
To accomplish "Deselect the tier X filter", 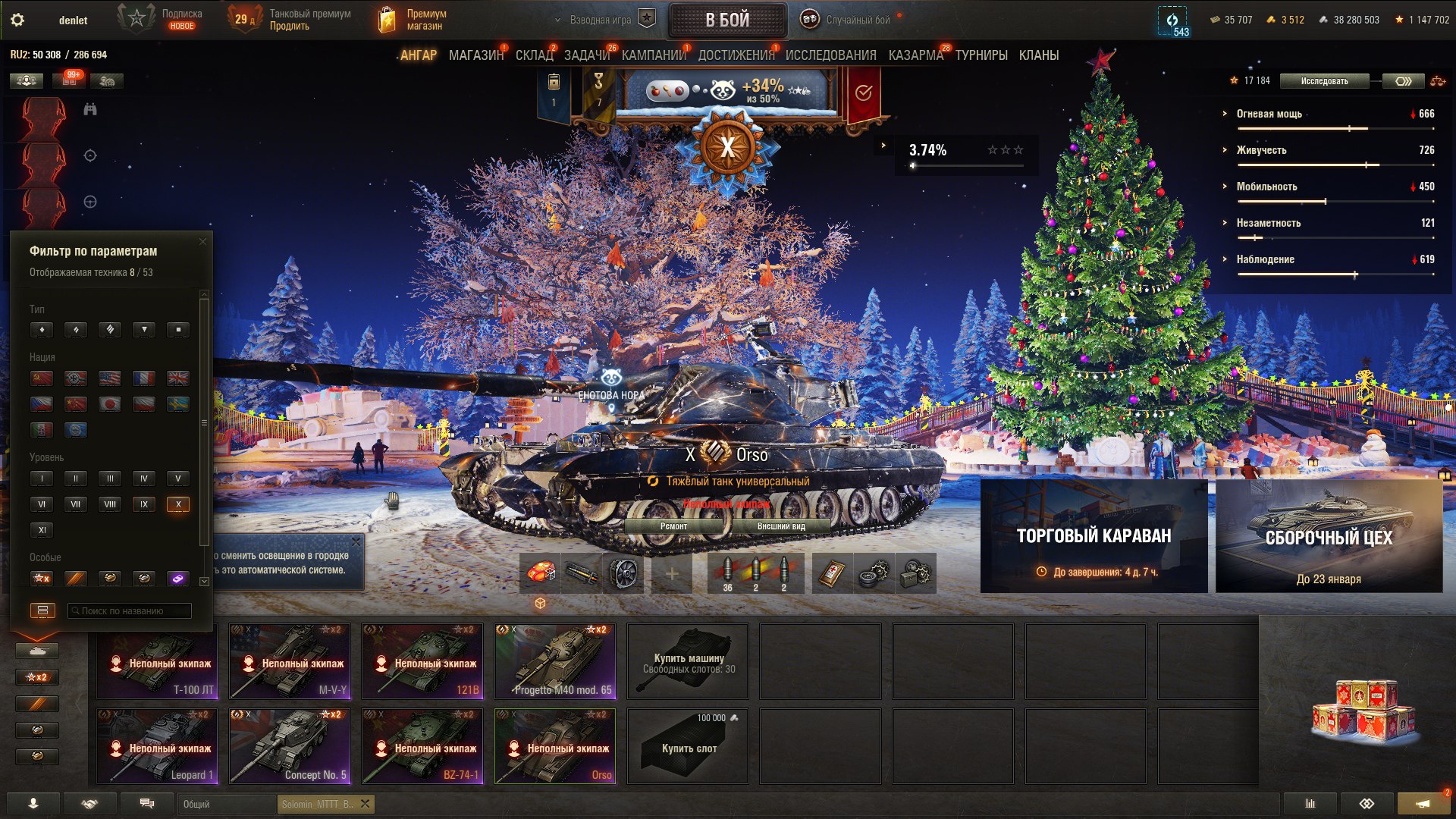I will 178,504.
